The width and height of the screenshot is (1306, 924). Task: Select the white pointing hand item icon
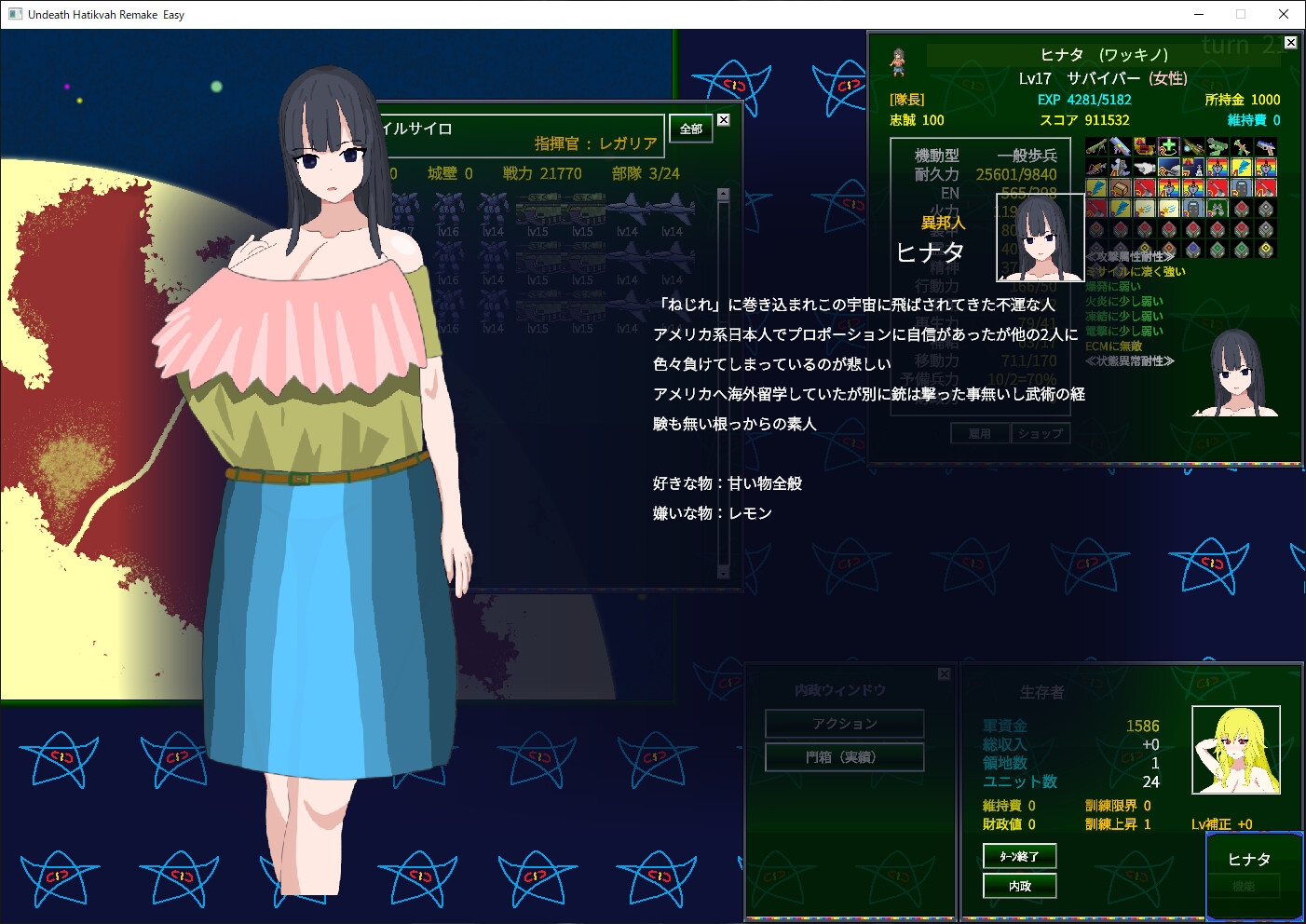[x=1145, y=168]
